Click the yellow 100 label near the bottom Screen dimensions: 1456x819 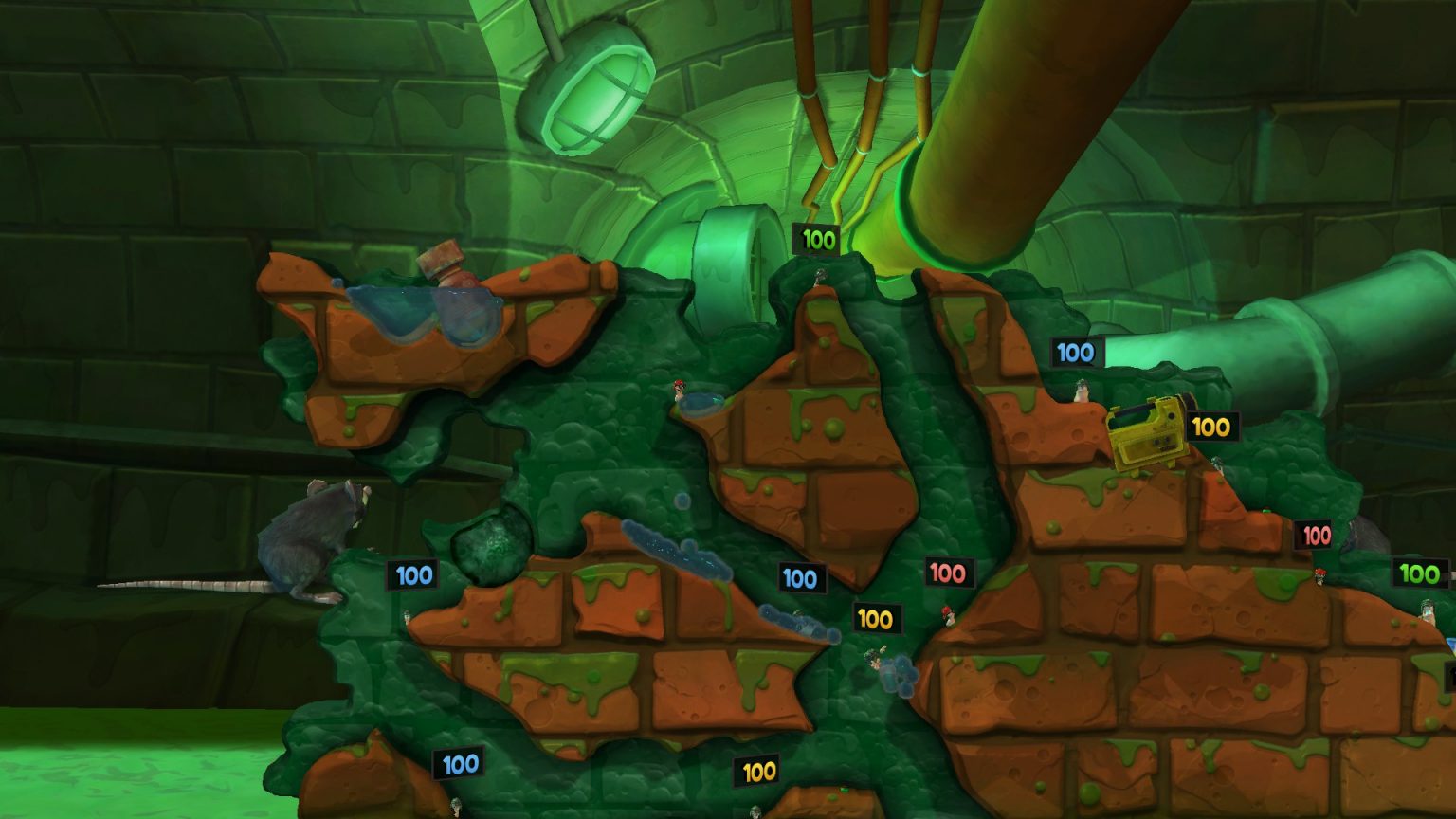(758, 771)
